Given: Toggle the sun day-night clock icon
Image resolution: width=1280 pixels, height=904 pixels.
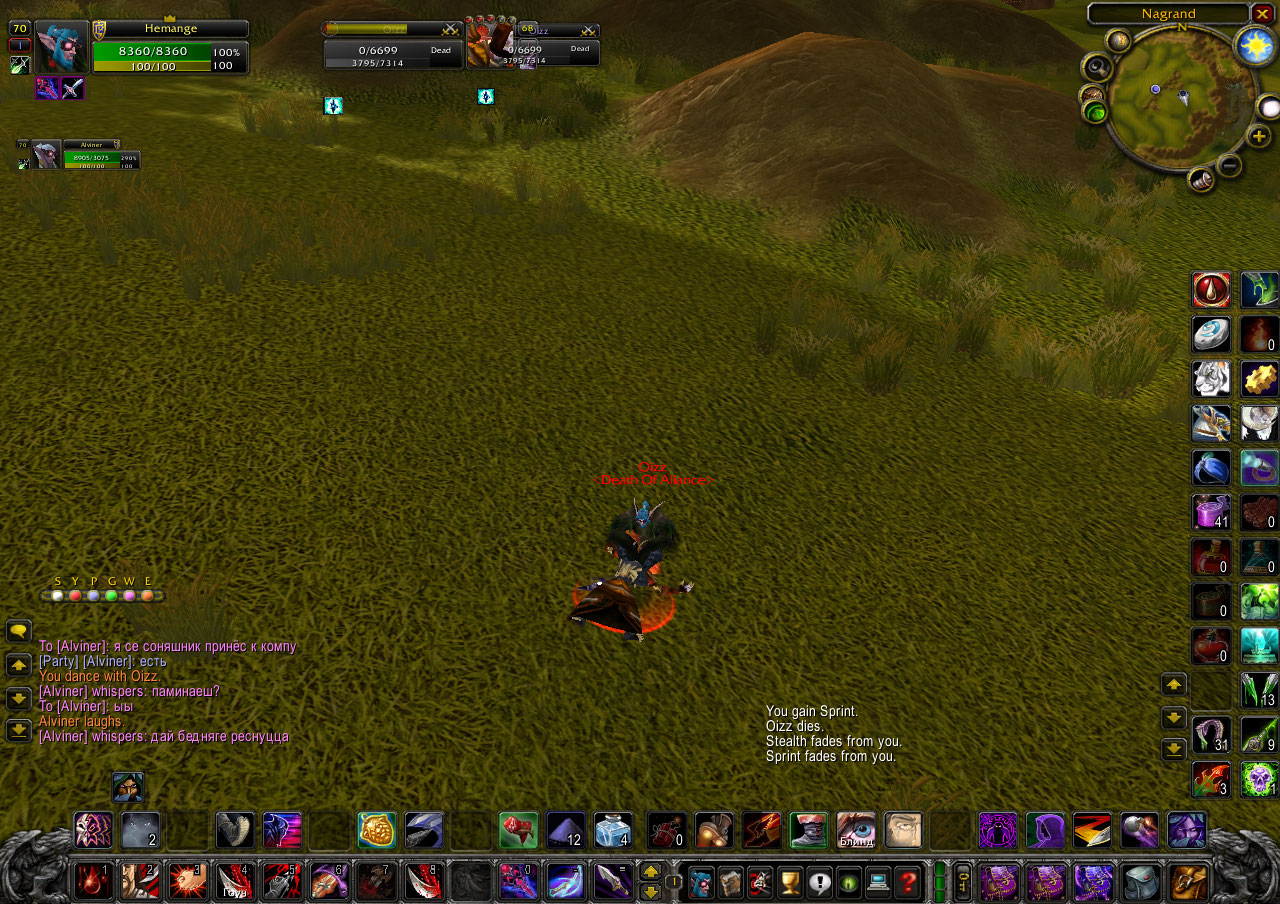Looking at the screenshot, I should (1253, 46).
